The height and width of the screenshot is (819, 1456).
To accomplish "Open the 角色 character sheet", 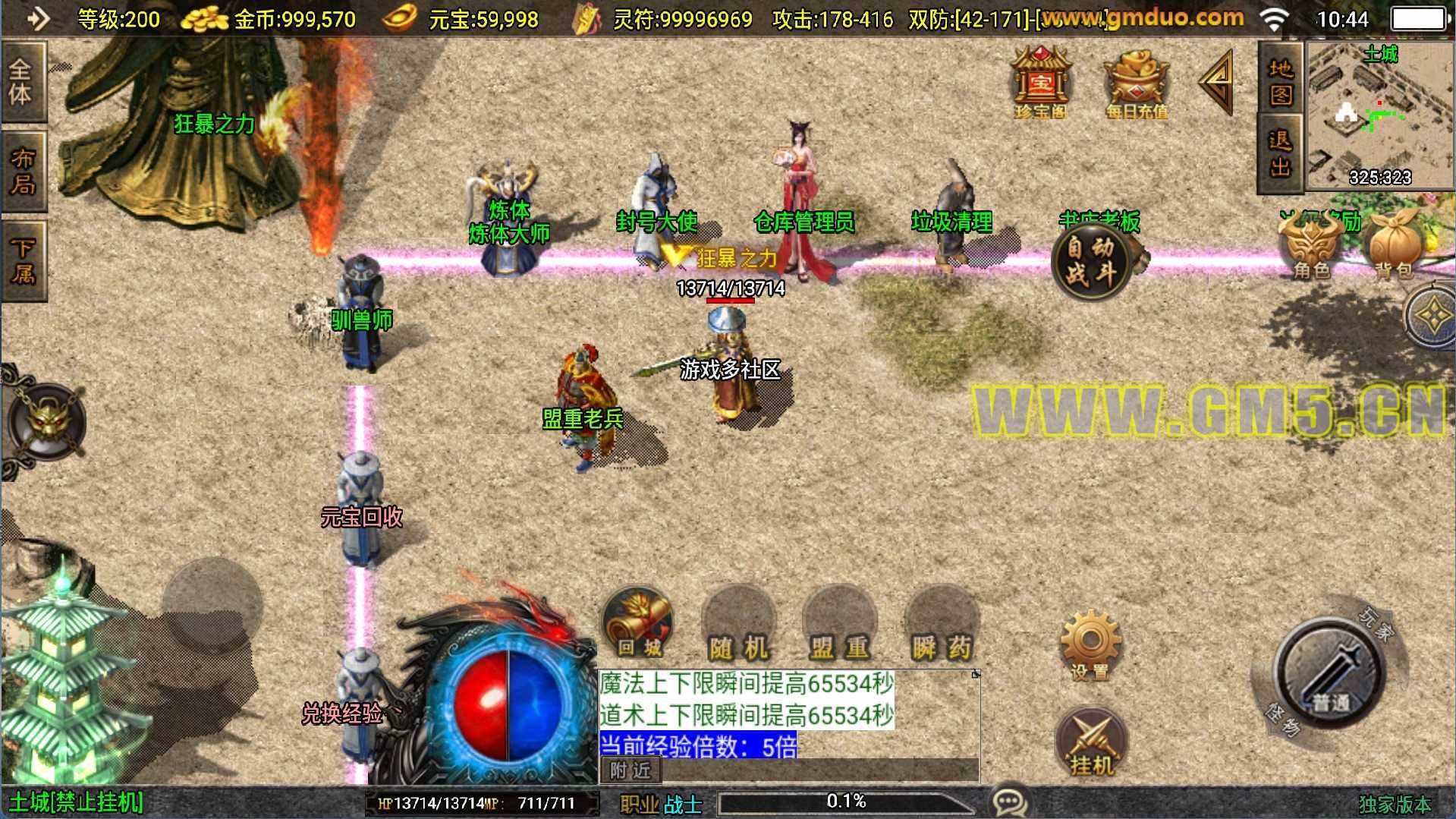I will click(1310, 247).
